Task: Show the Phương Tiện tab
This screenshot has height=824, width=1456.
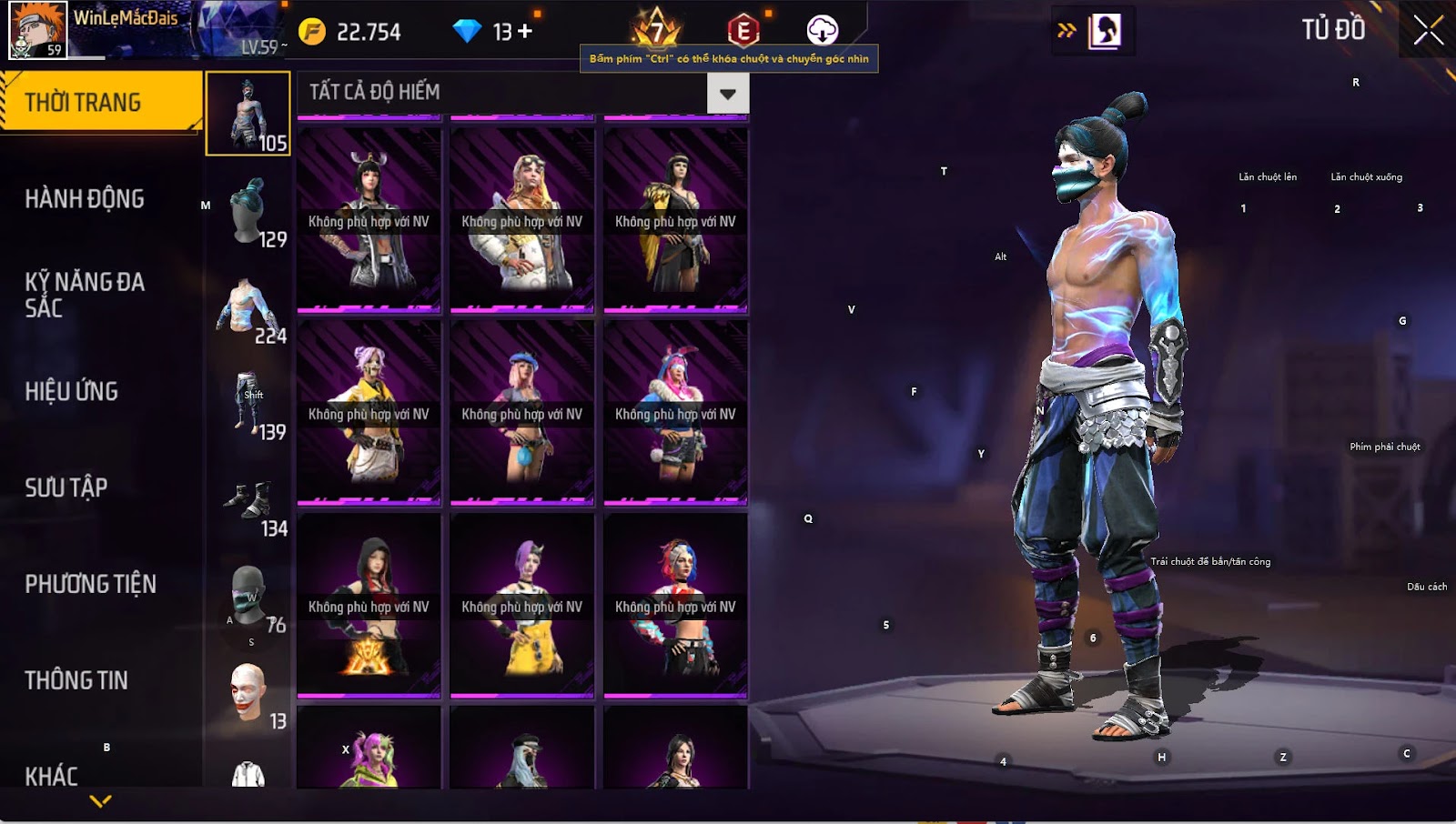Action: [90, 584]
